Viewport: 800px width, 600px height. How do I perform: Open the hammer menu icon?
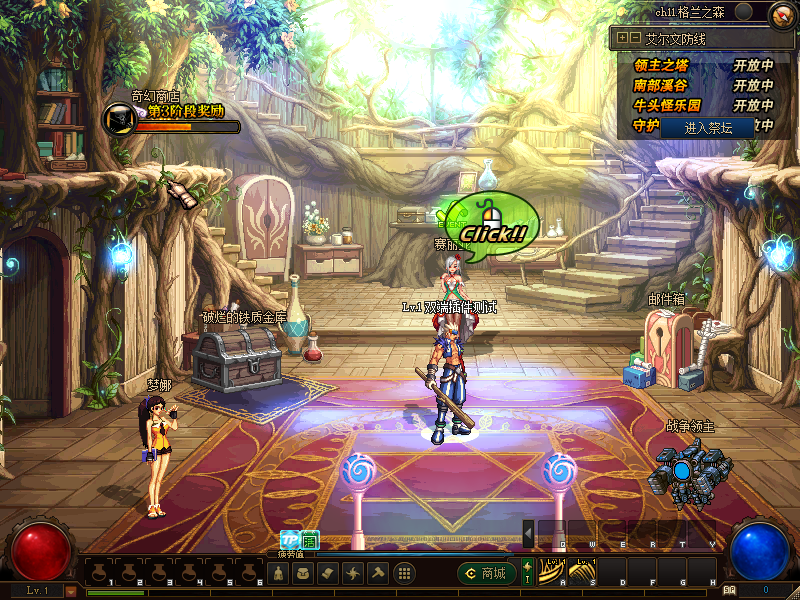click(x=377, y=574)
